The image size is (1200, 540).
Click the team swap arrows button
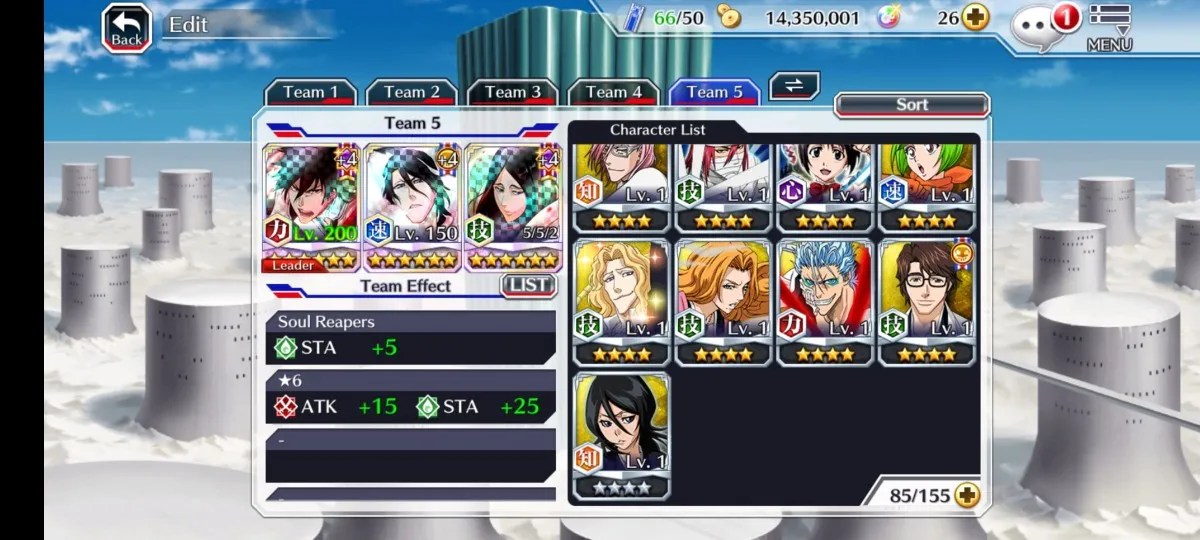coord(794,86)
